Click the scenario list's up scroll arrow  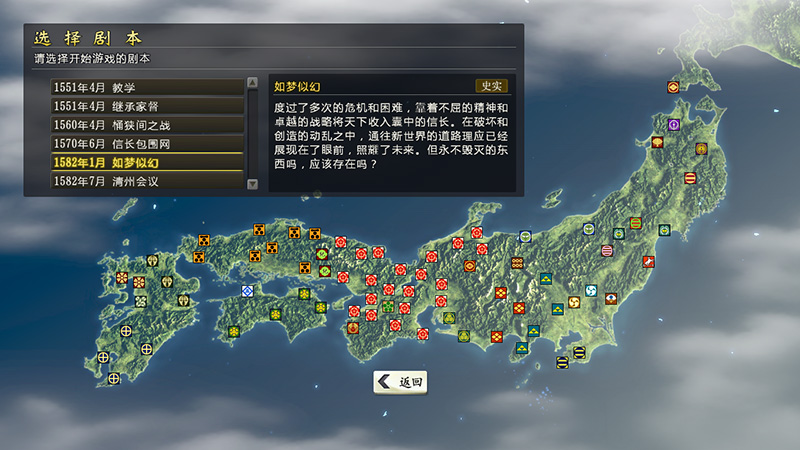click(252, 85)
